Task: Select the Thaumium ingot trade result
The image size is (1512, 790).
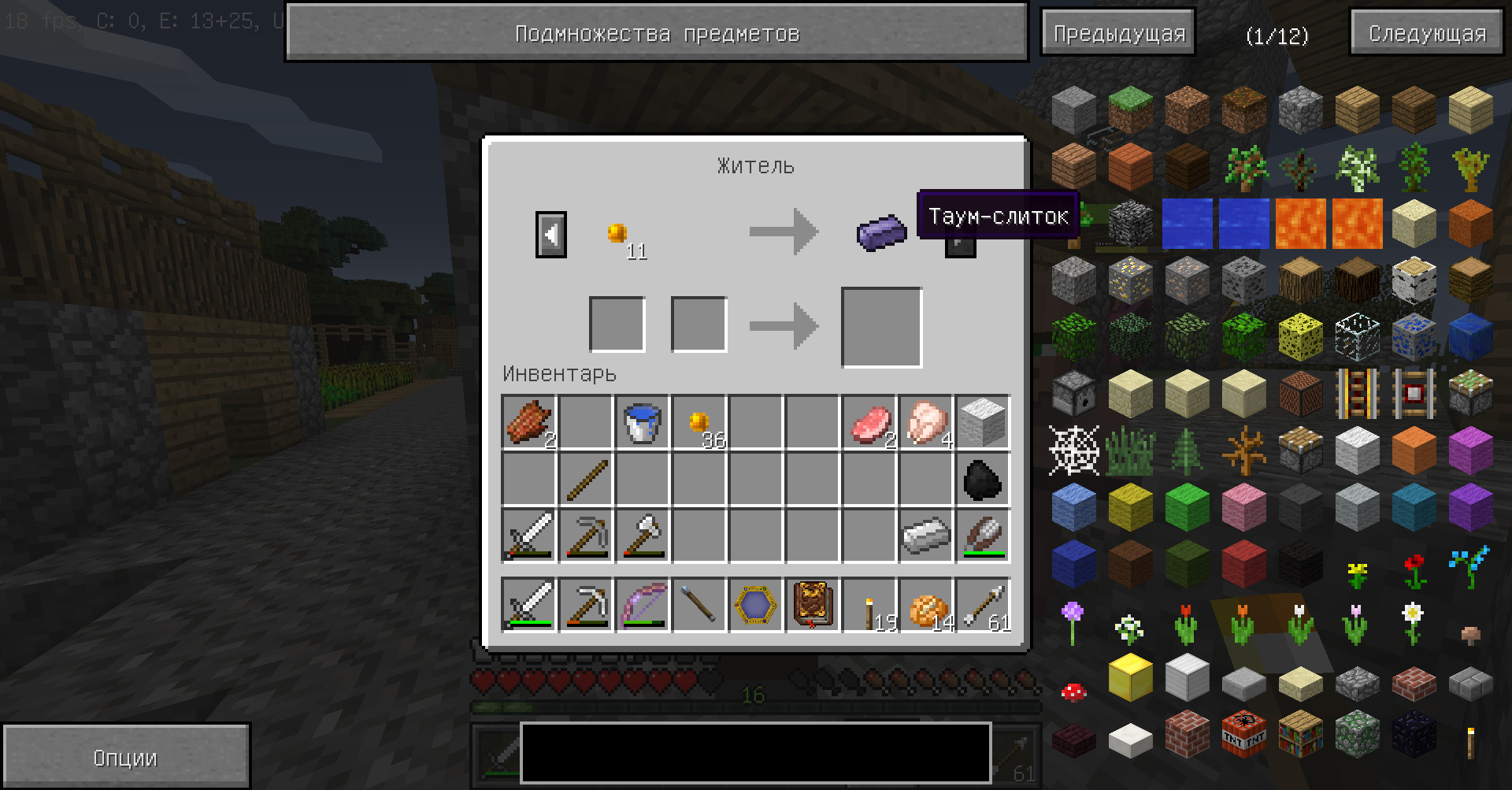Action: (x=881, y=233)
